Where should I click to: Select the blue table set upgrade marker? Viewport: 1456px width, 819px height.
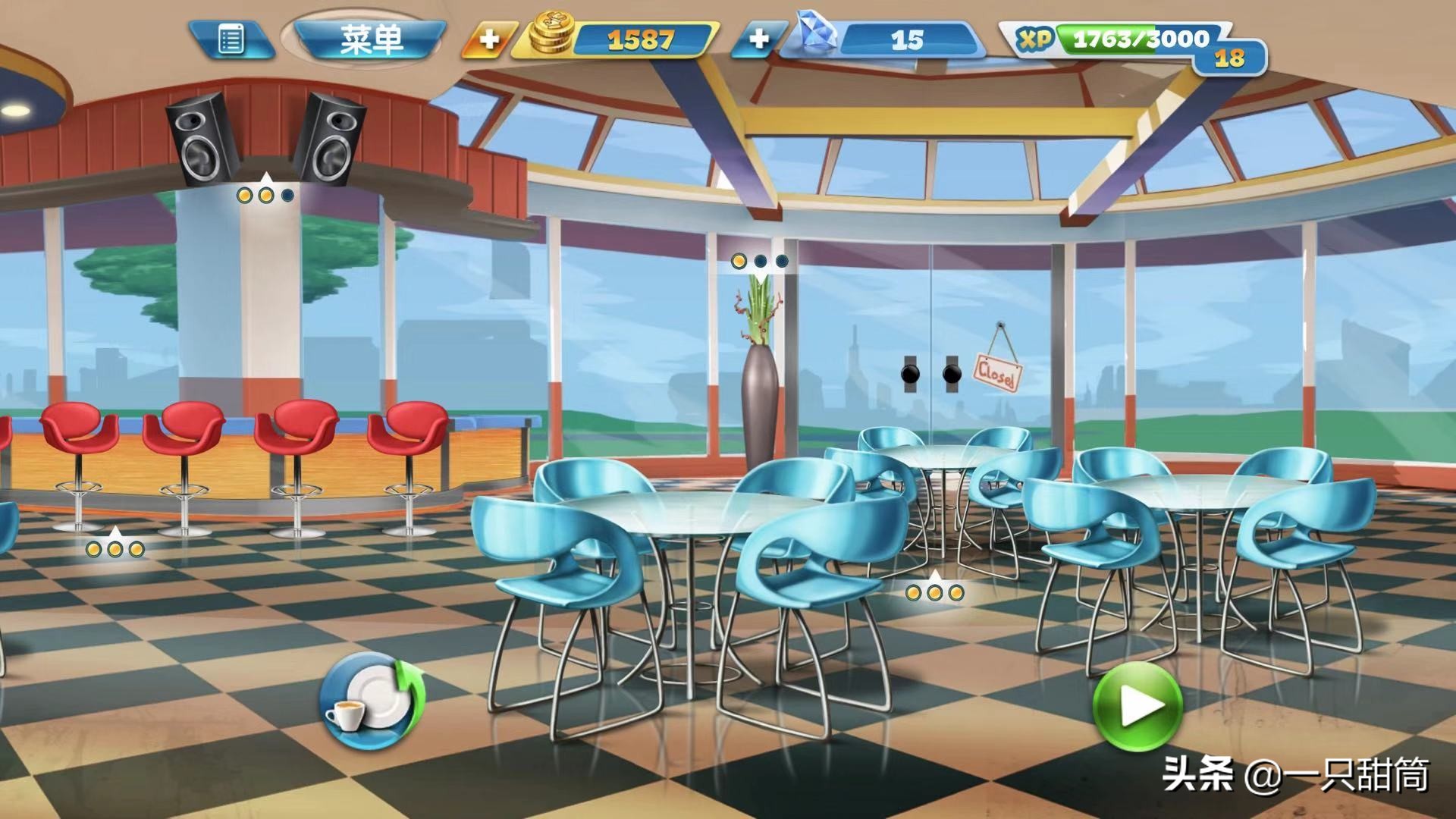click(x=934, y=592)
